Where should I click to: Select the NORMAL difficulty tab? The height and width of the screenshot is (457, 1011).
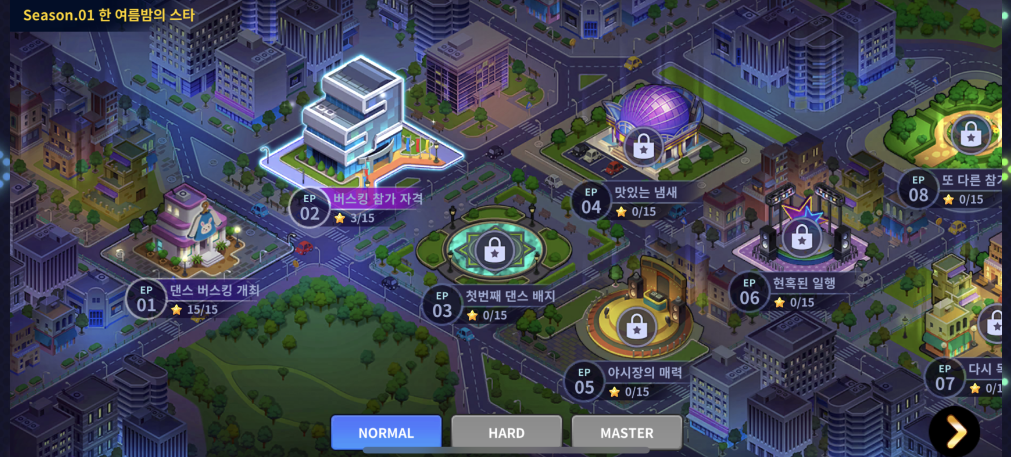(x=386, y=432)
